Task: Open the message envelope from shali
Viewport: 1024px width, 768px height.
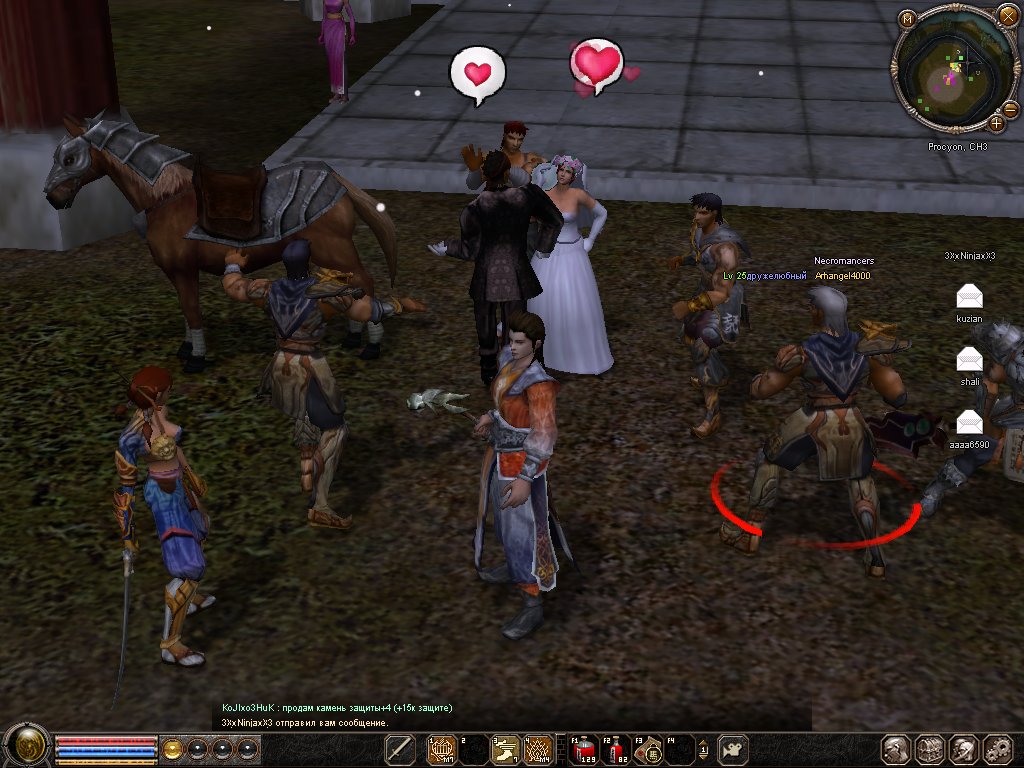Action: coord(969,358)
